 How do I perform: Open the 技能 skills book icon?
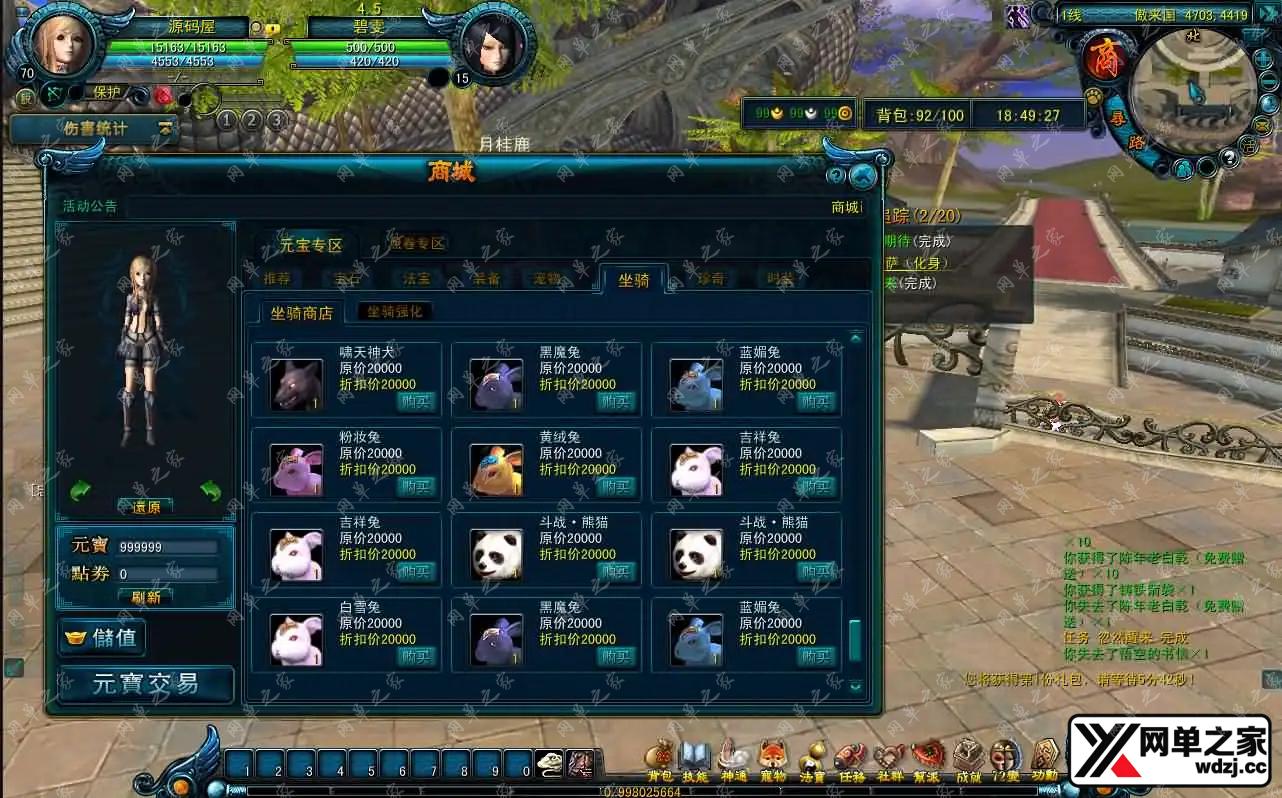point(694,758)
